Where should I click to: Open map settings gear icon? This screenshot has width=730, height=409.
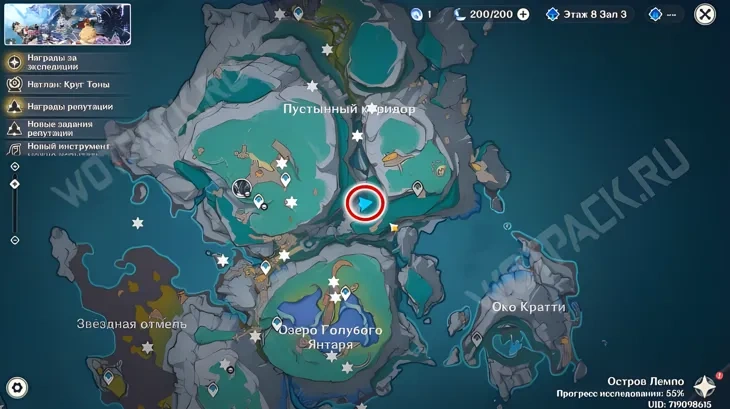(x=16, y=388)
